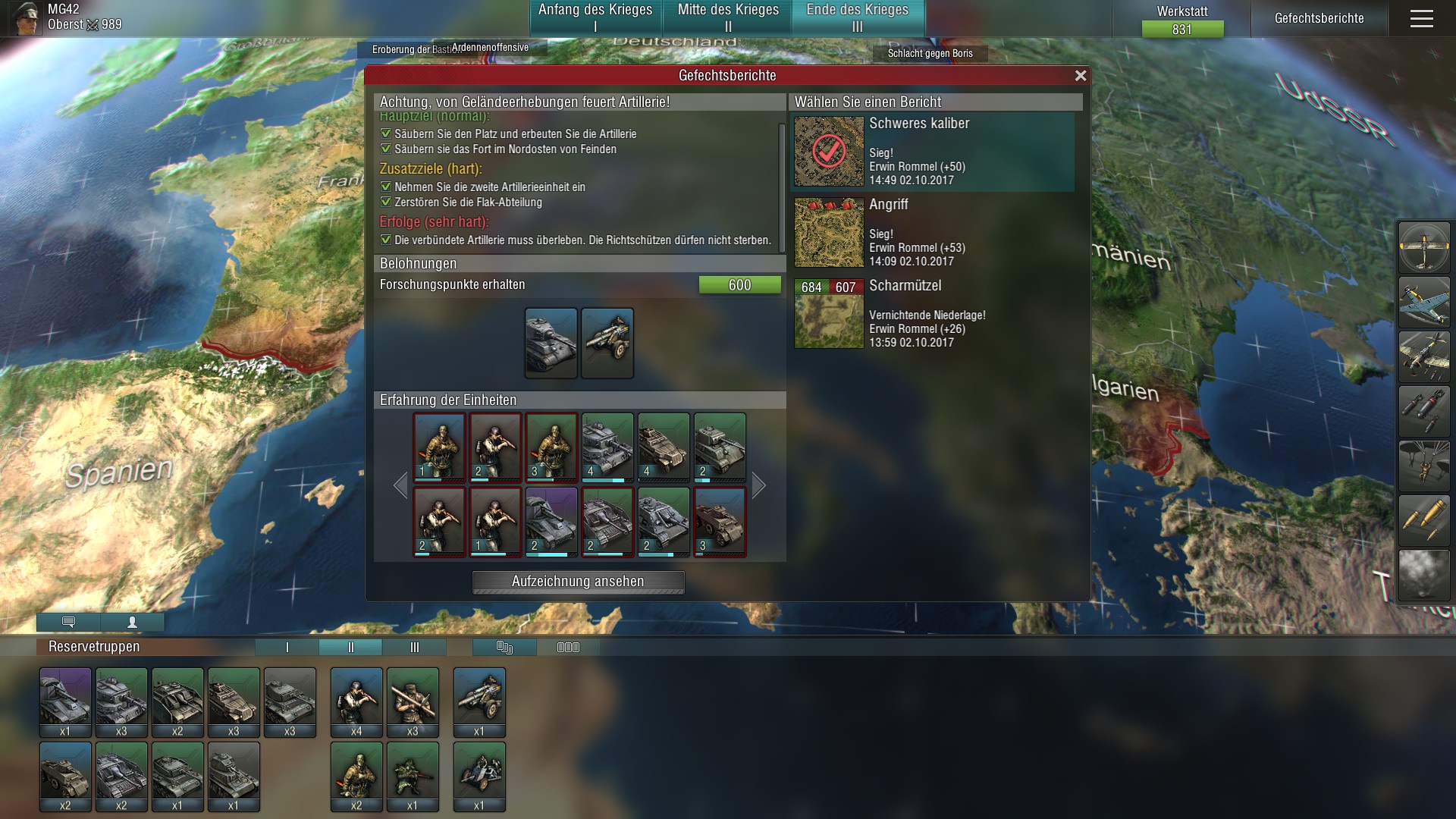This screenshot has height=819, width=1456.
Task: Activate the dive bomber strike icon
Action: (x=1424, y=356)
